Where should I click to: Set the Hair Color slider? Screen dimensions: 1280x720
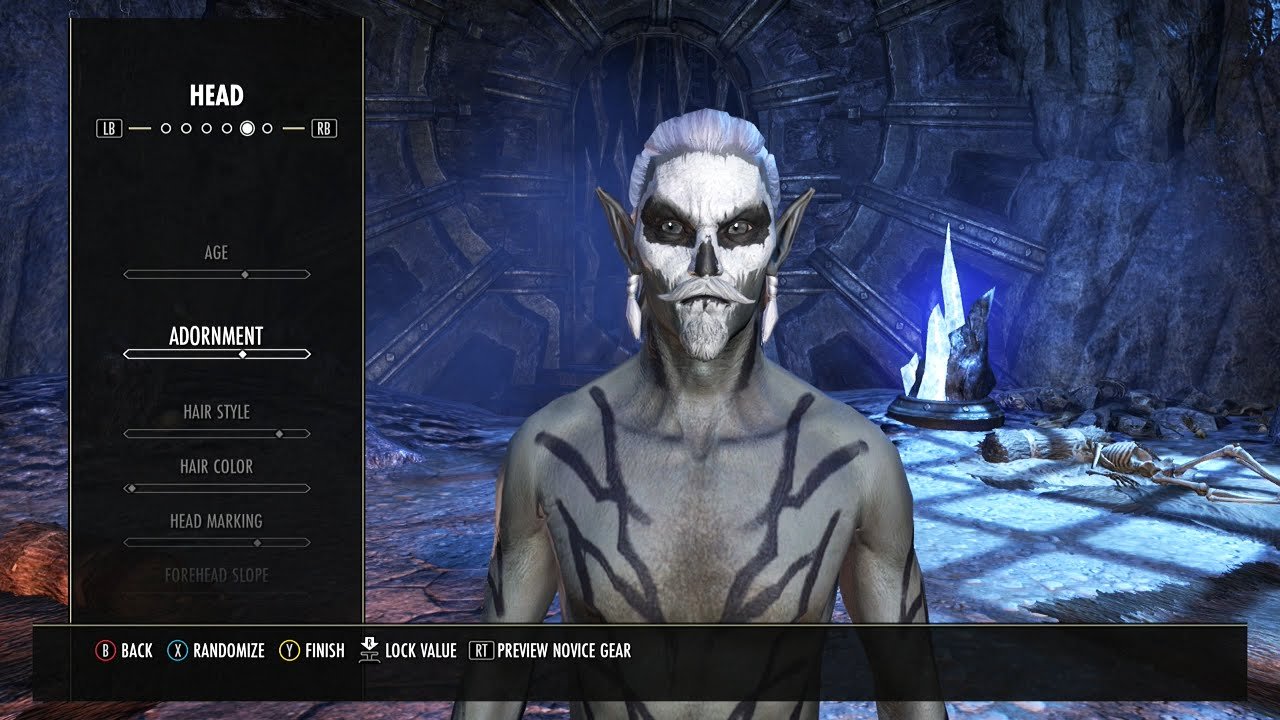217,488
